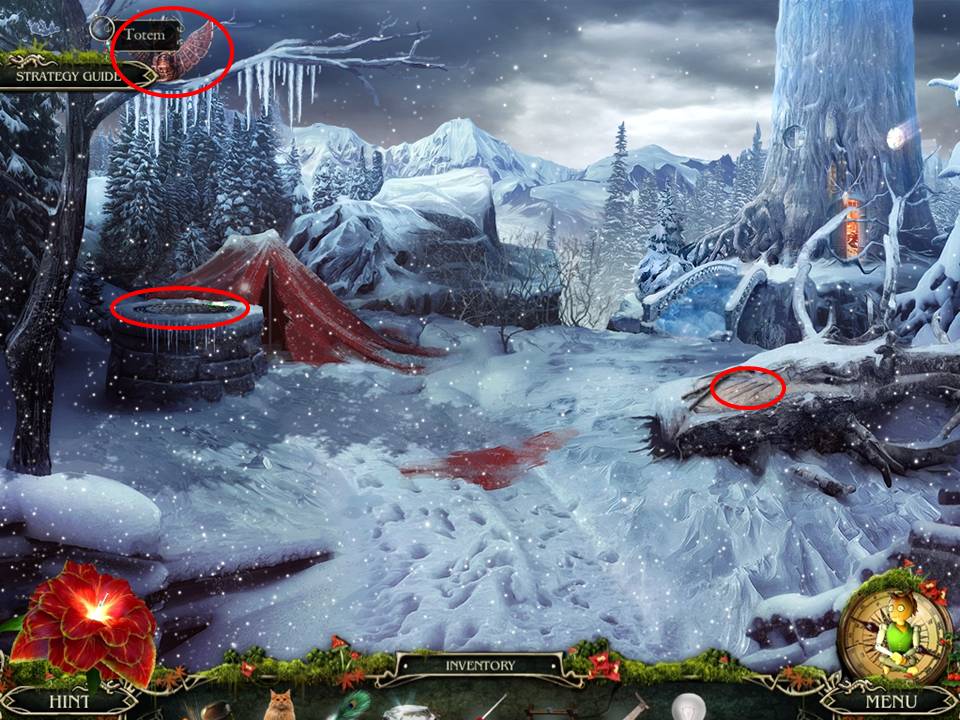Open the Strategy Guide
Viewport: 960px width, 720px height.
tap(67, 75)
